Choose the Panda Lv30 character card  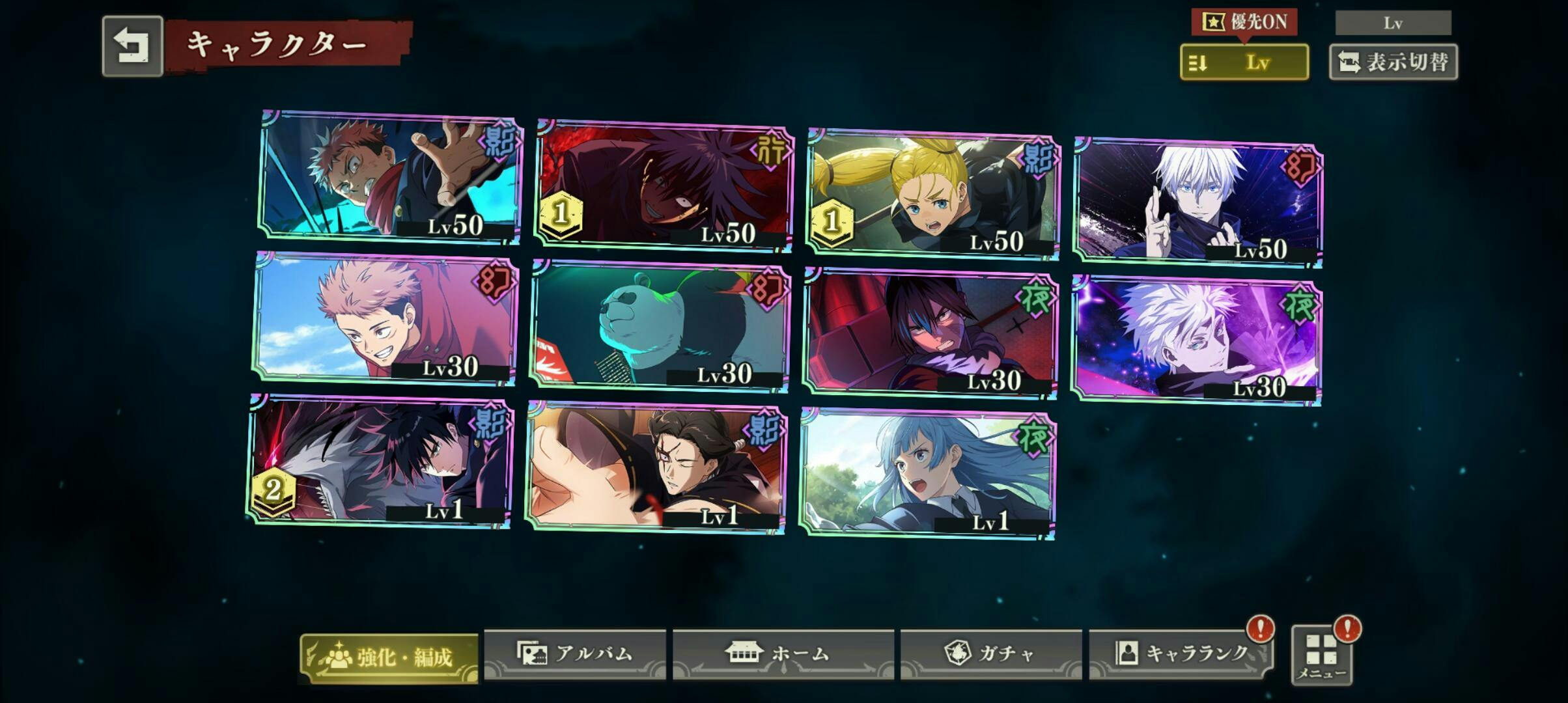tap(659, 326)
